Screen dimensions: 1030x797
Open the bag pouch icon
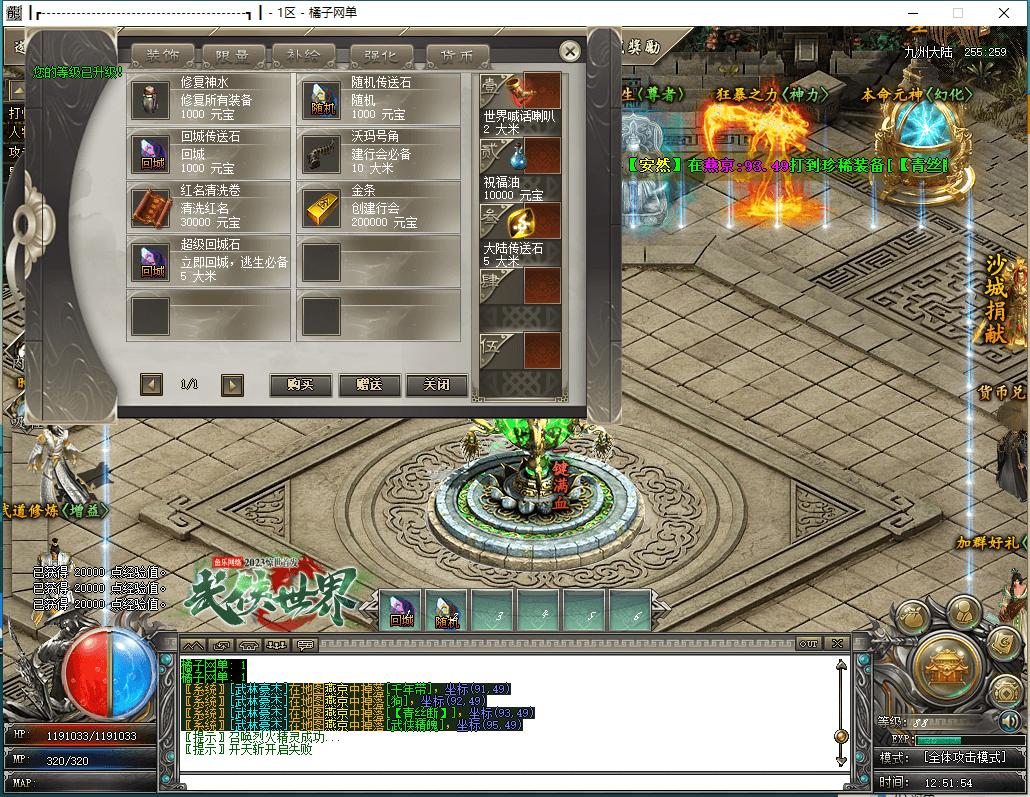[x=911, y=618]
